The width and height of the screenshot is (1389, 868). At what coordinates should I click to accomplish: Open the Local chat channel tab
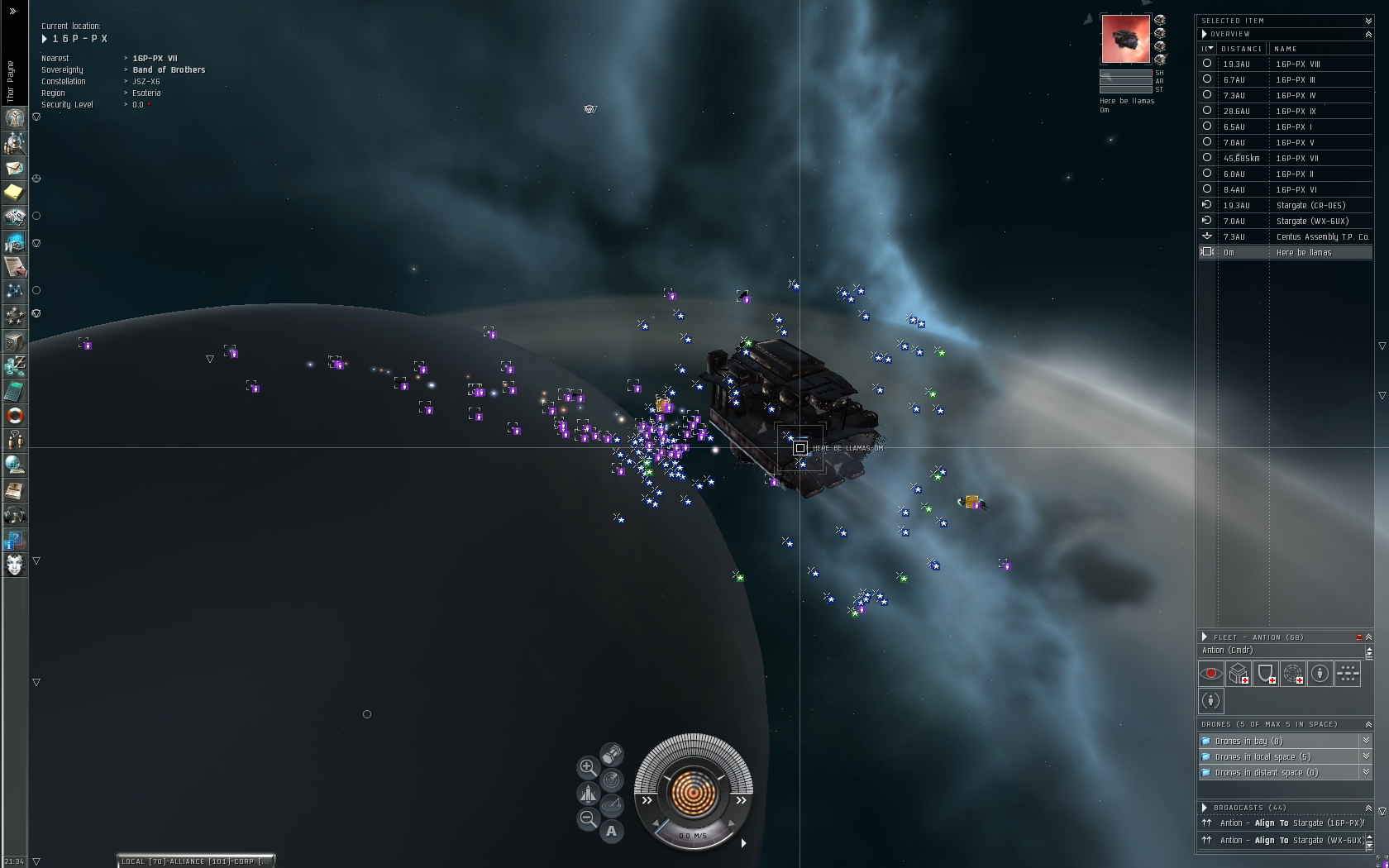pyautogui.click(x=133, y=861)
